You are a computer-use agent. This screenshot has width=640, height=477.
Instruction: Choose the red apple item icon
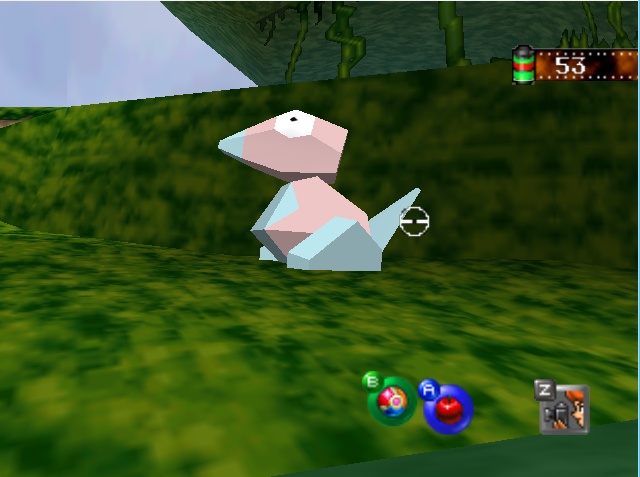(447, 408)
